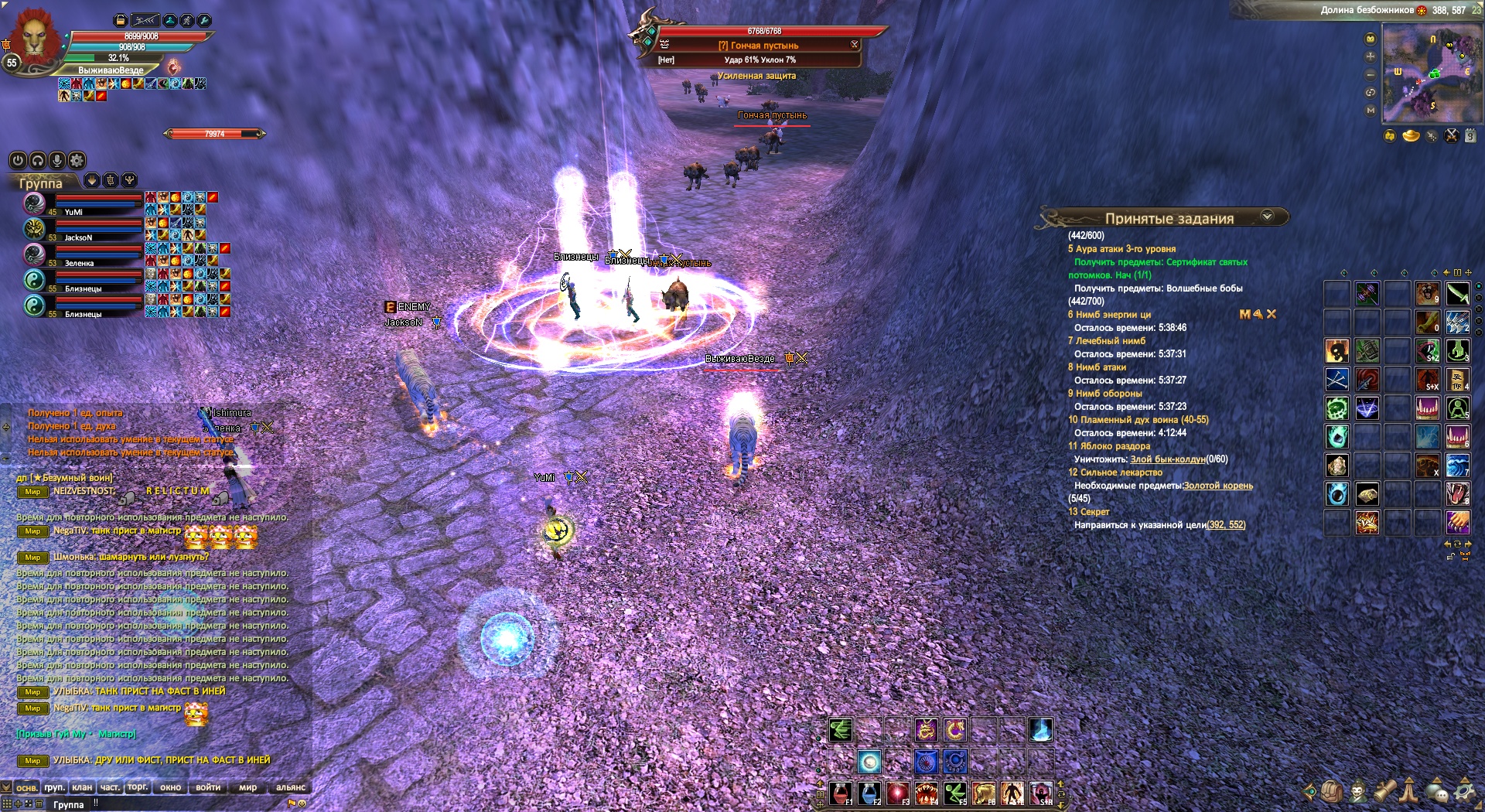Viewport: 1485px width, 812px height.
Task: Zoom in the minimap with plus button
Action: click(1371, 56)
